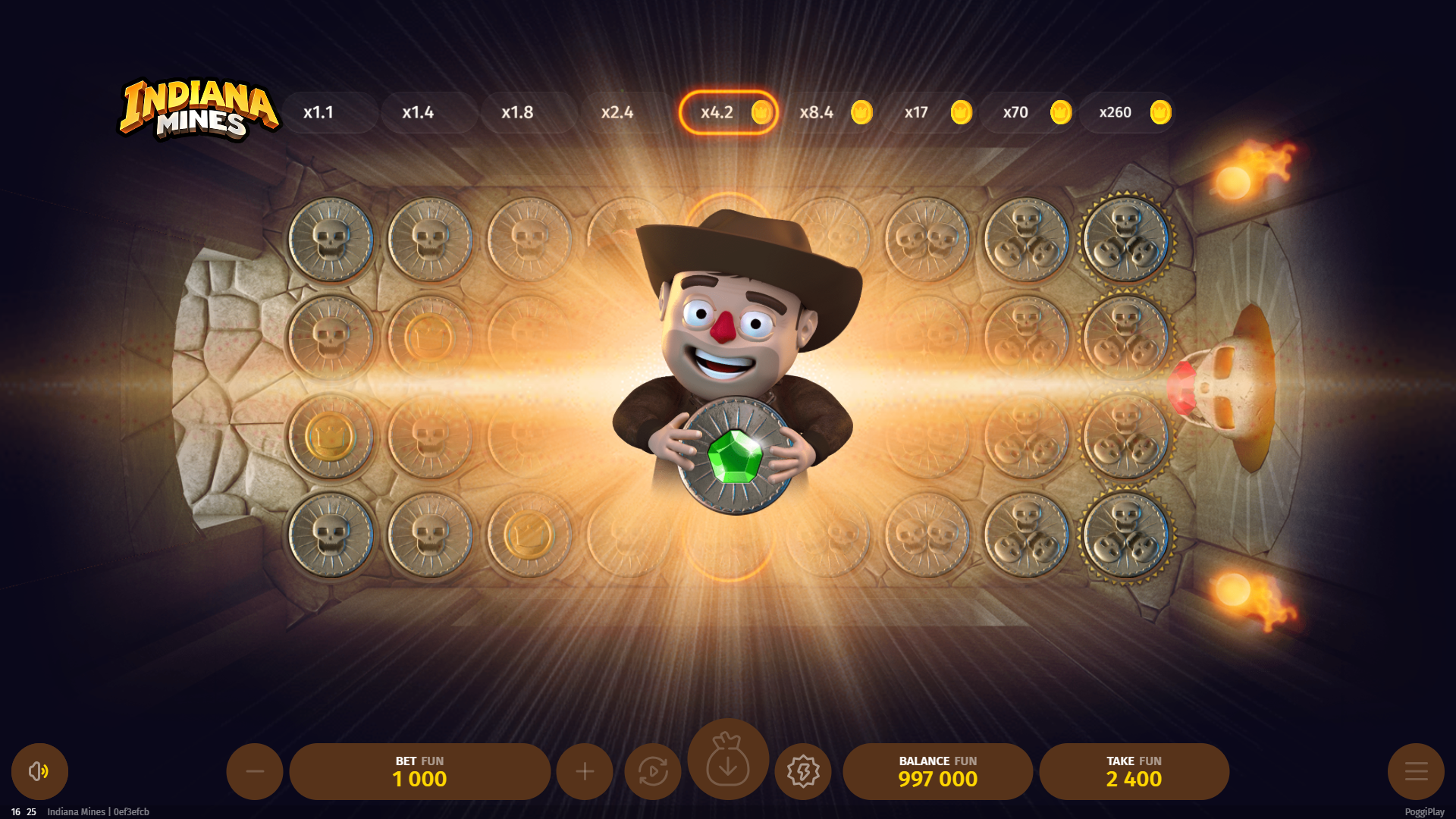
Task: Increase the bet with the plus button
Action: (x=585, y=771)
